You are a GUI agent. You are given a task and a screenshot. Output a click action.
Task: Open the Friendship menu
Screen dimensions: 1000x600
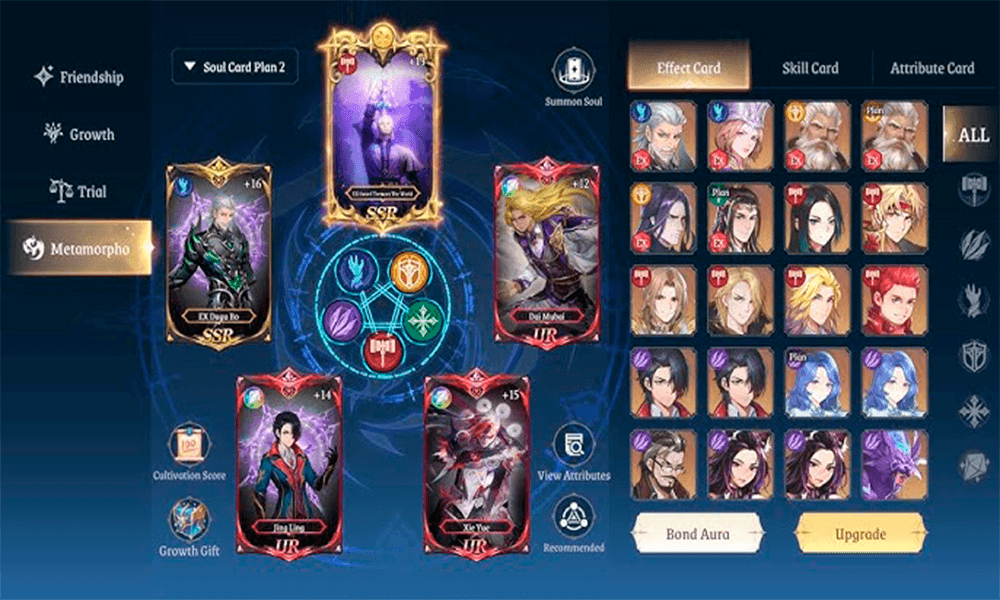pos(78,77)
